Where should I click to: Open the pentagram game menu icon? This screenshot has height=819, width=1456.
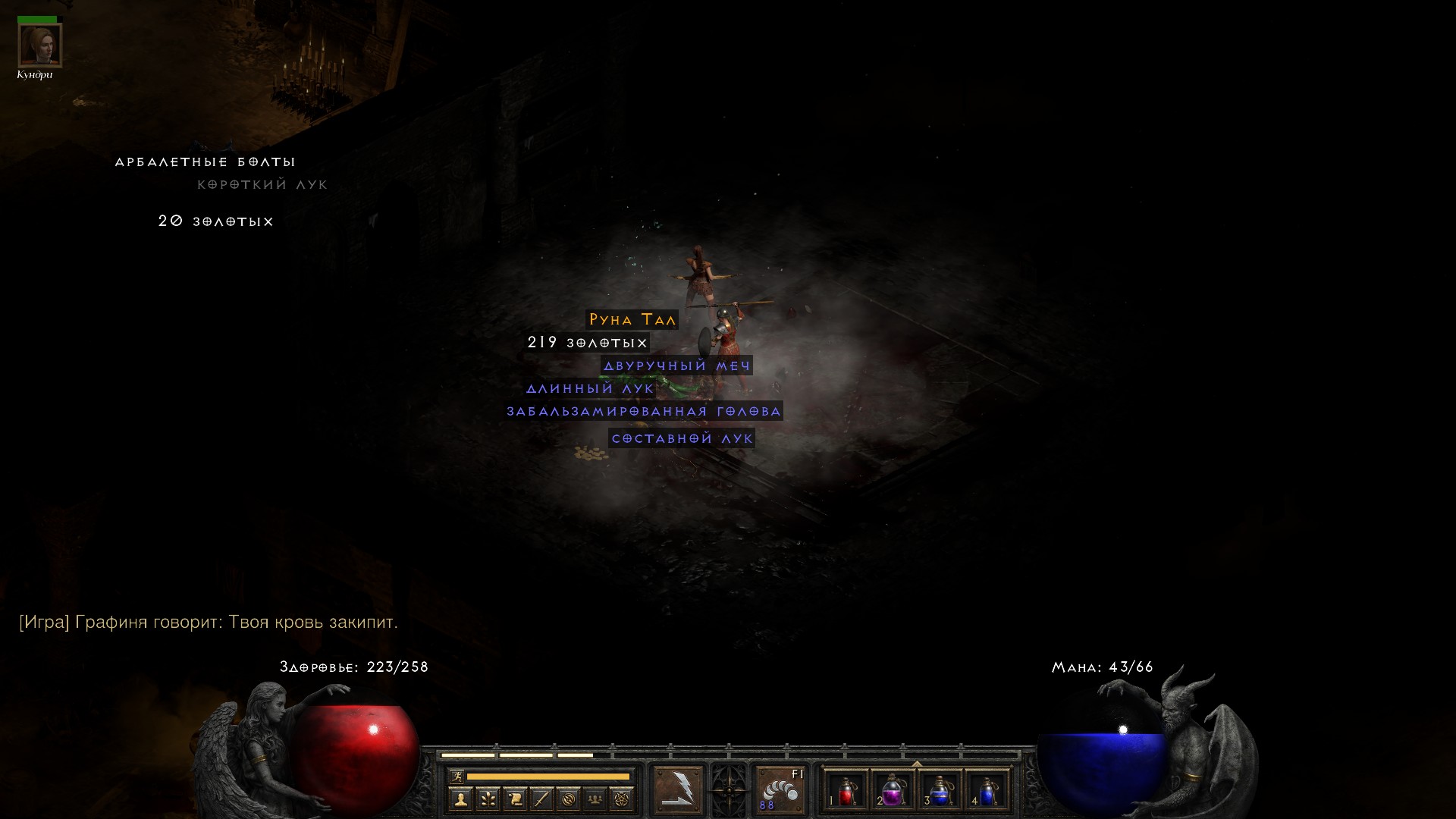point(622,799)
